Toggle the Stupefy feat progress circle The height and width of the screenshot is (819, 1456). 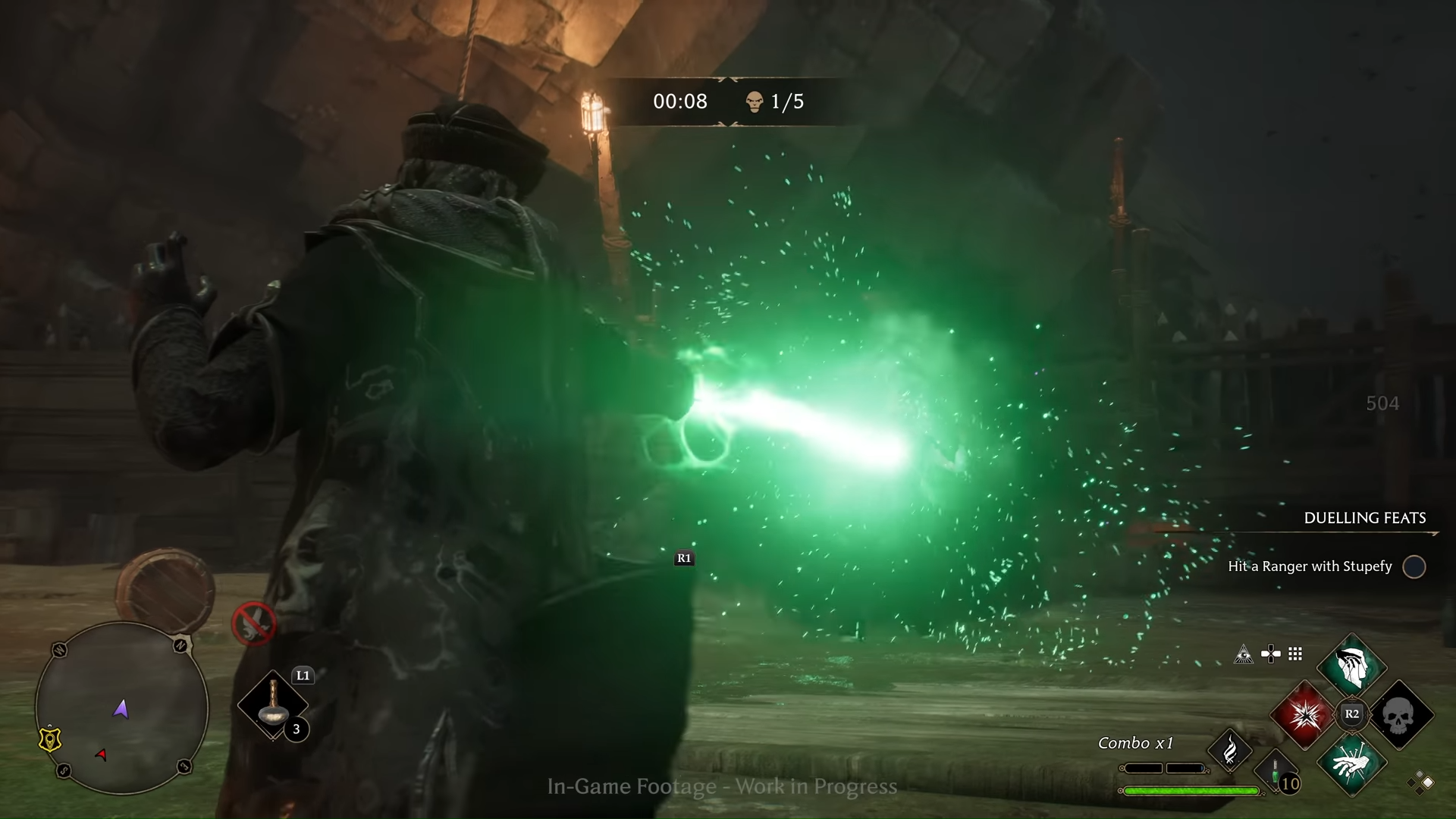[x=1415, y=566]
